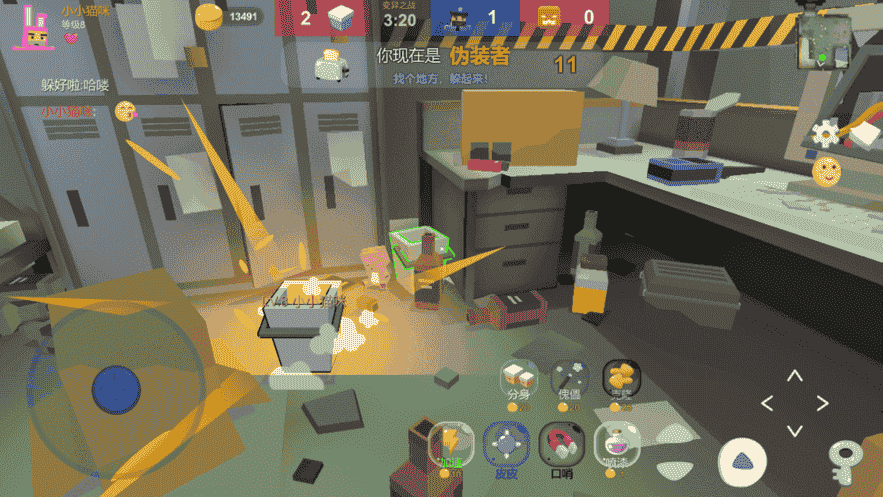Activate the blue-ringed skill left of 口哨
Image resolution: width=883 pixels, height=497 pixels.
pyautogui.click(x=506, y=441)
